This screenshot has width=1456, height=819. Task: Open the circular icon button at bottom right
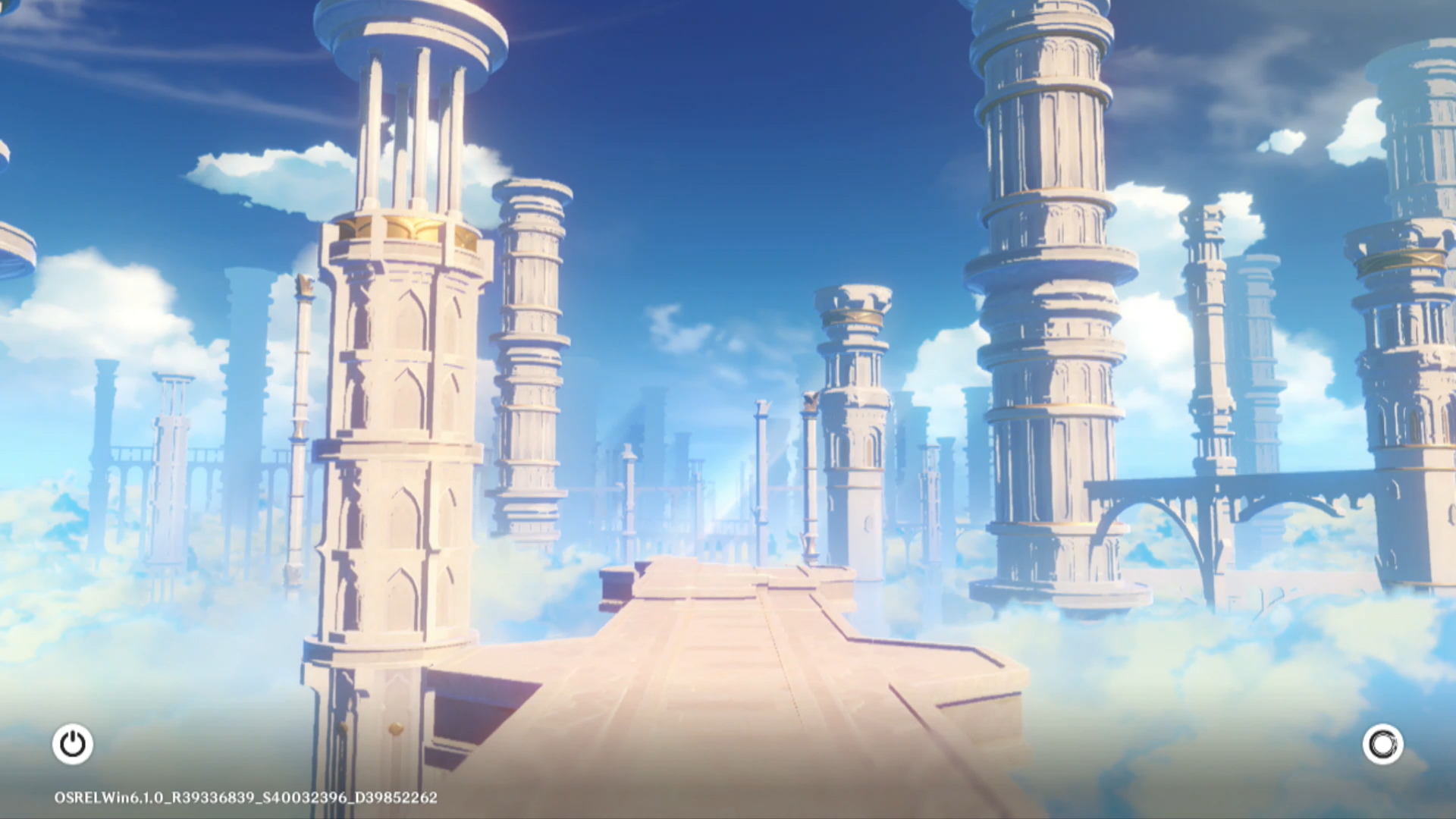click(1382, 744)
